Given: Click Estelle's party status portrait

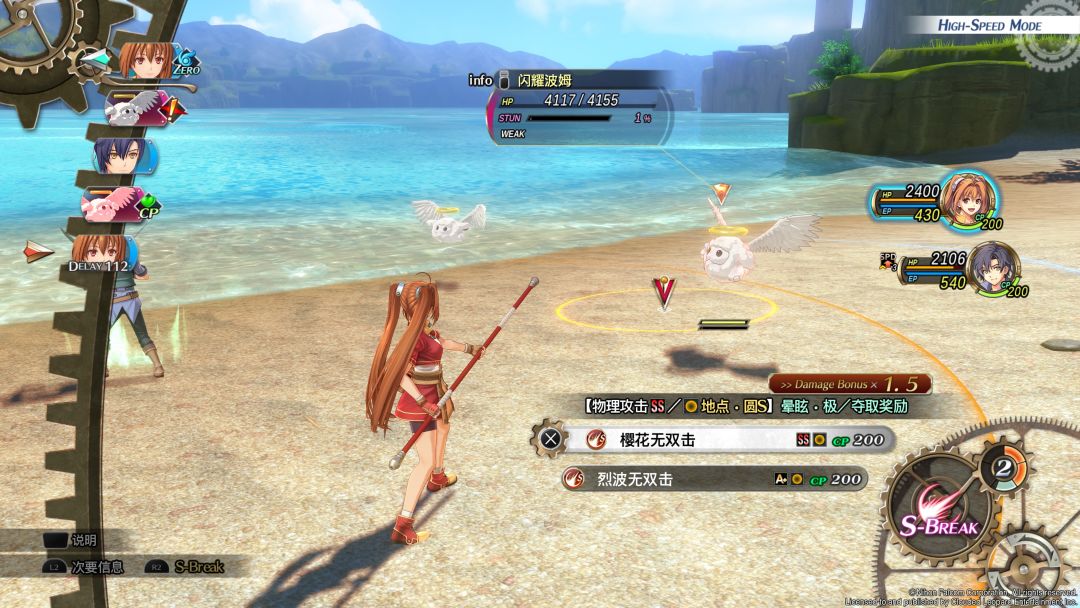Looking at the screenshot, I should click(967, 200).
